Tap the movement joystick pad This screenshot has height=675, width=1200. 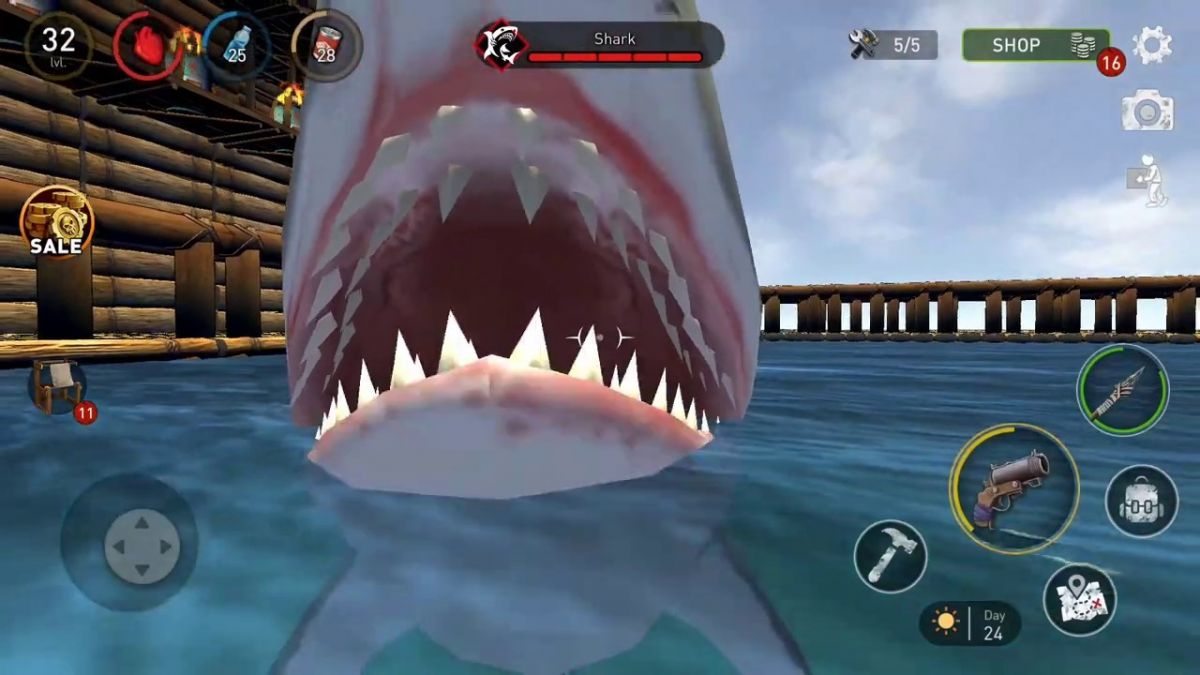[141, 546]
